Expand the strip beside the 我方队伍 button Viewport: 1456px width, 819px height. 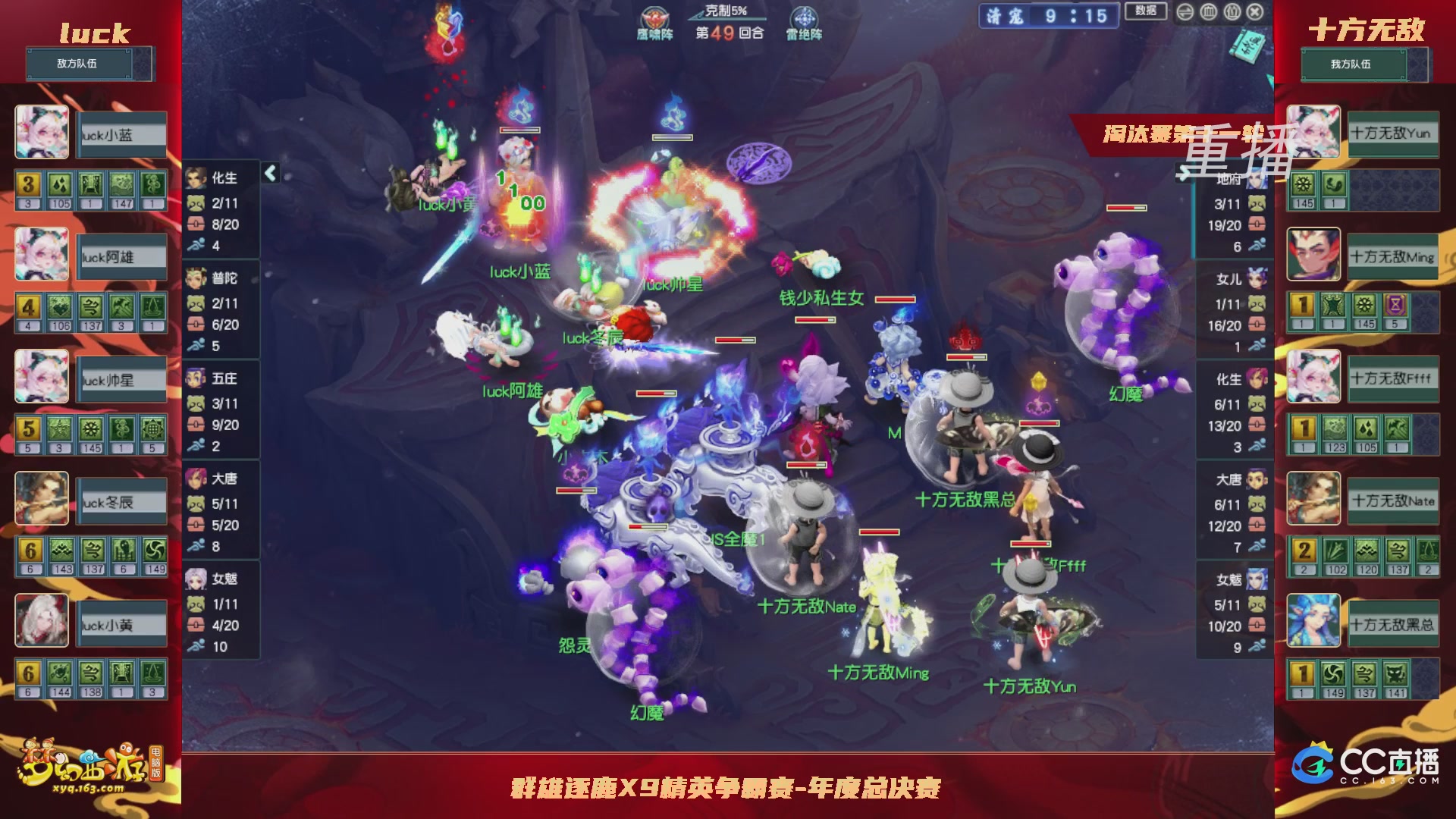point(1417,64)
